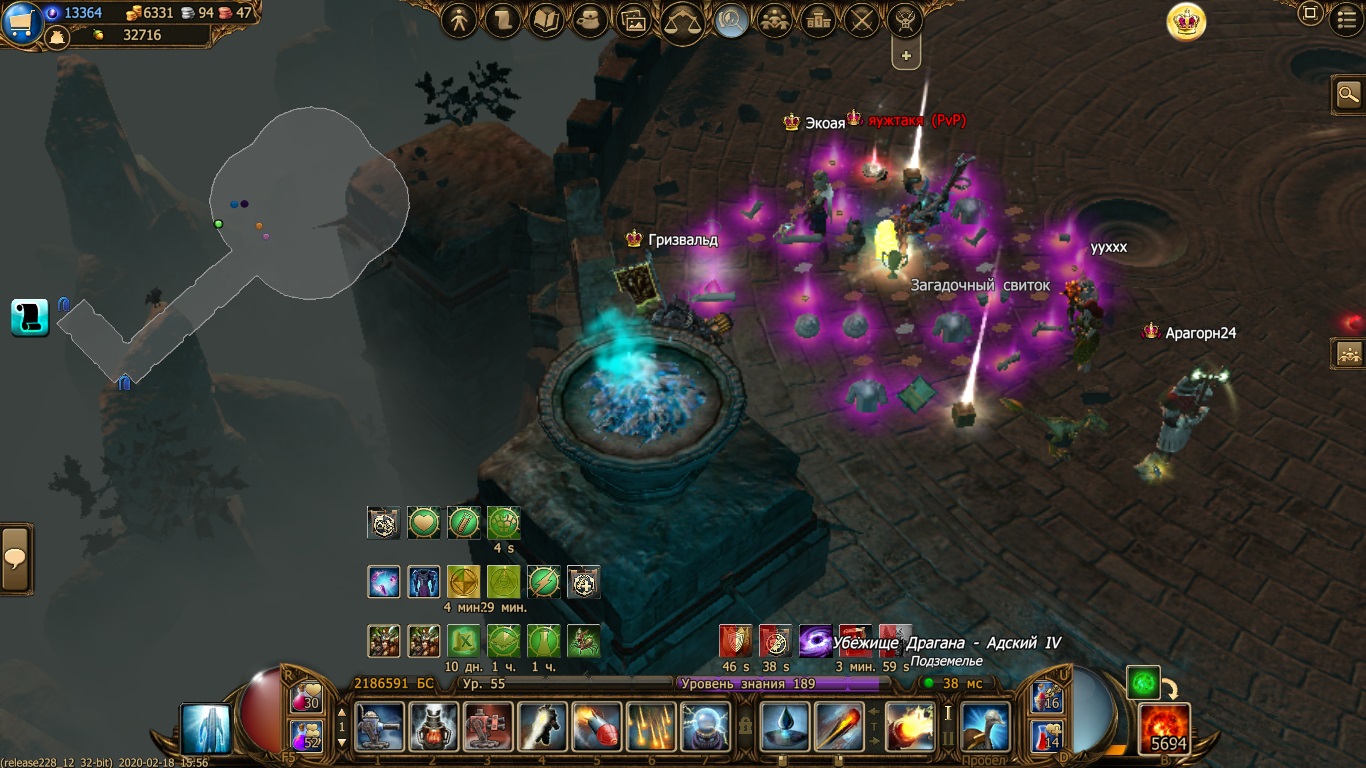Screen dimensions: 1366x768
Task: Open the balance scales menu
Action: pyautogui.click(x=683, y=22)
